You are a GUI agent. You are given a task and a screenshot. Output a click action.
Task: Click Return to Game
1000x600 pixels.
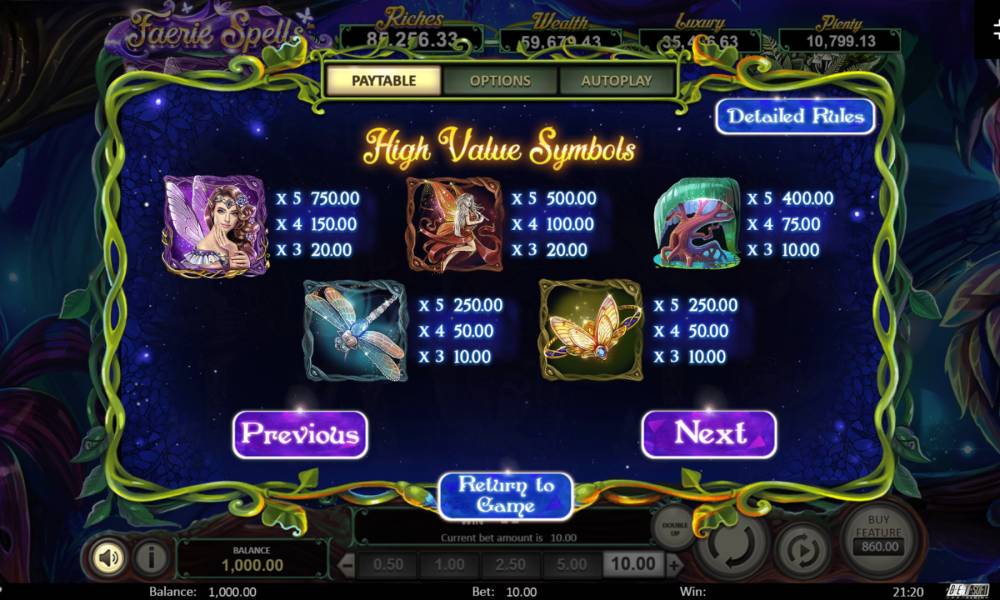[505, 496]
